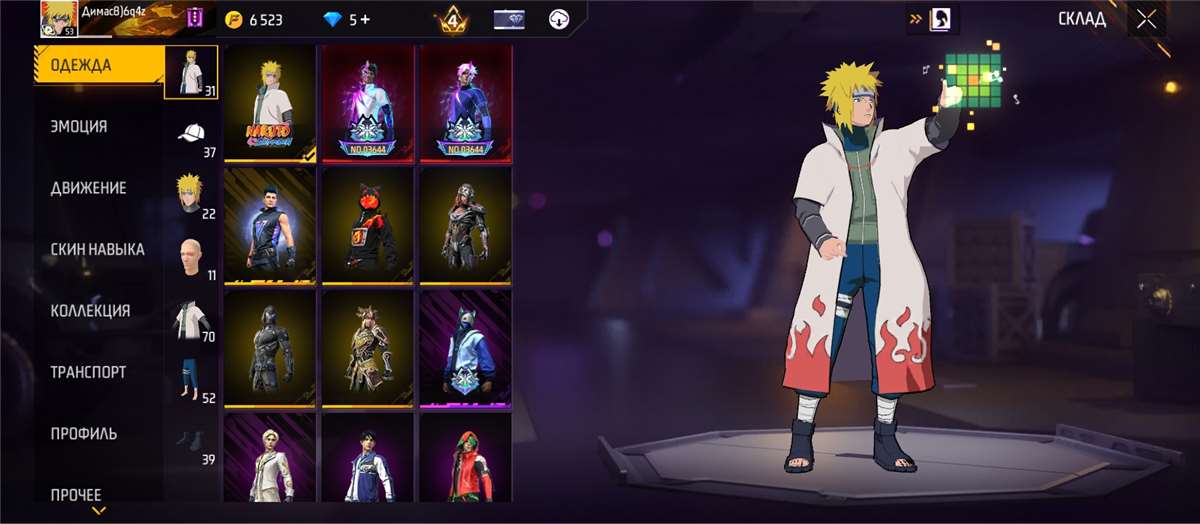Open the crown rank badge showing 4
The height and width of the screenshot is (524, 1200).
453,19
